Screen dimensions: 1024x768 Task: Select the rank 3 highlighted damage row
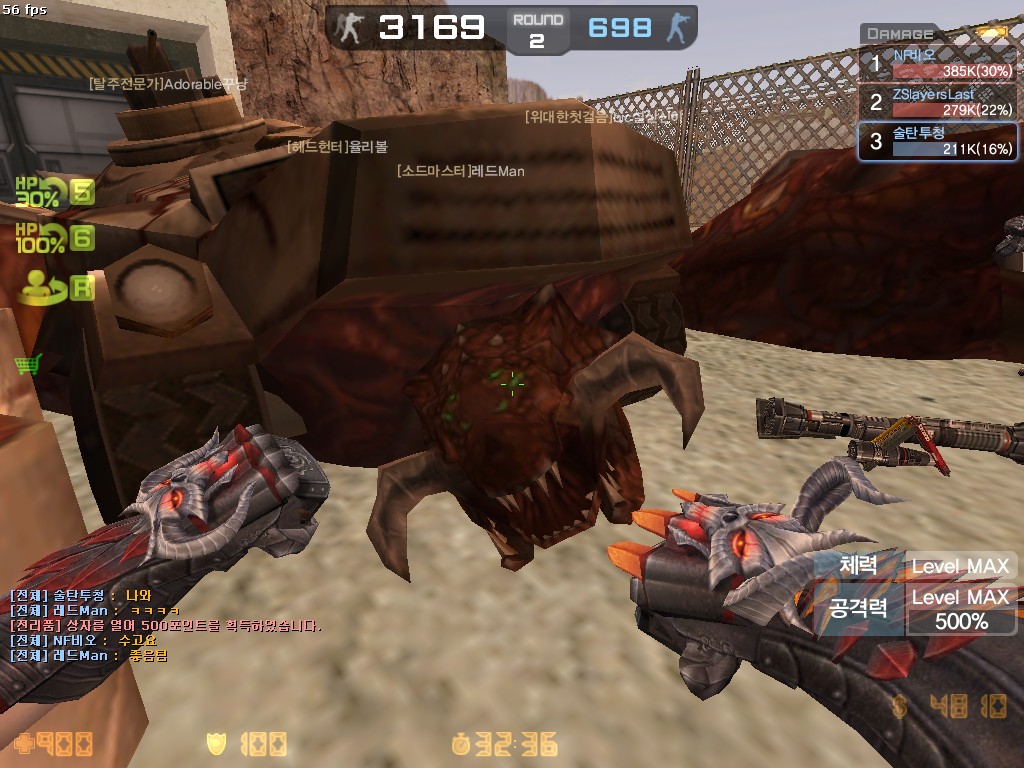[937, 141]
